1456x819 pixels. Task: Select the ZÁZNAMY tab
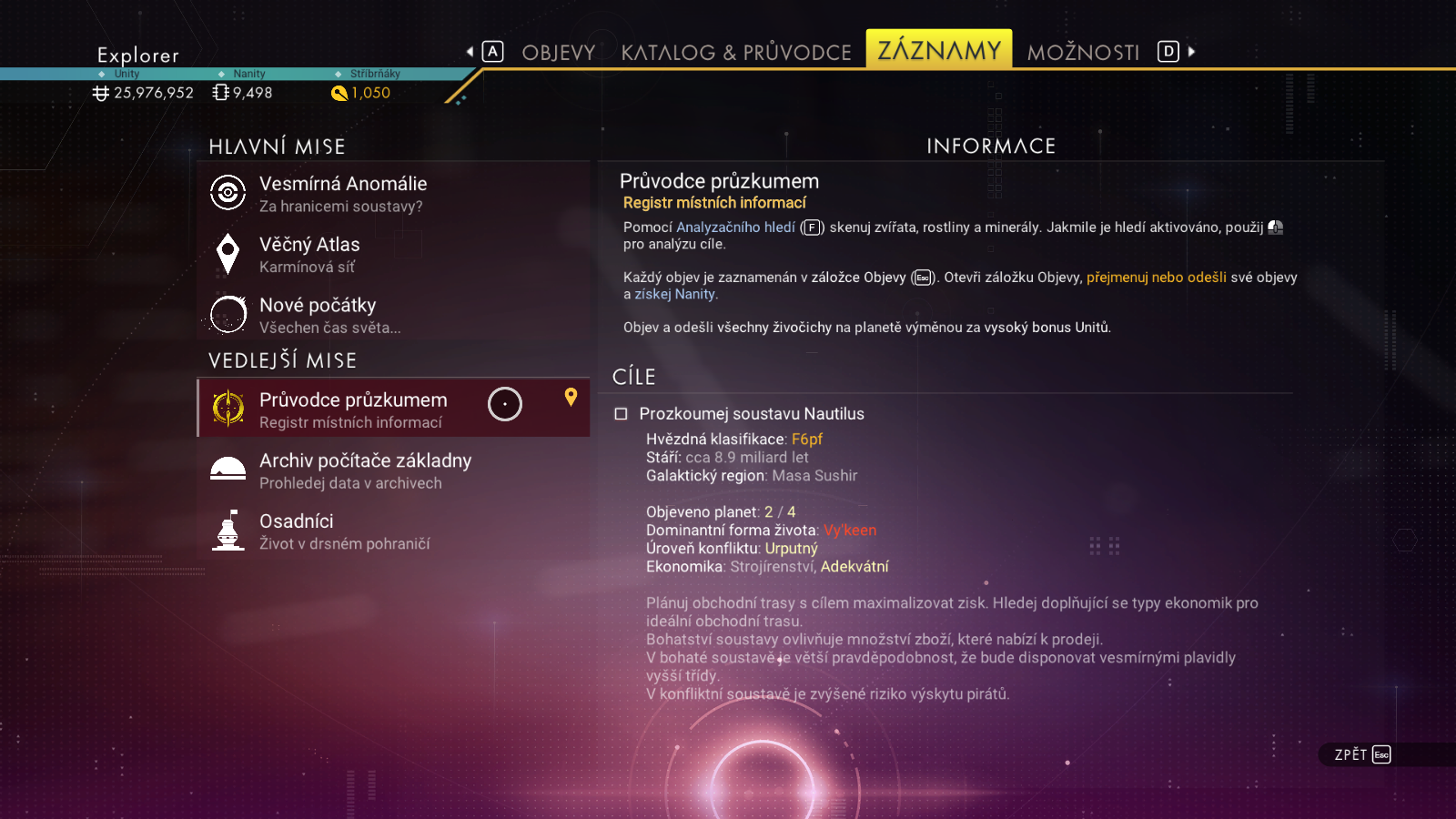[938, 50]
